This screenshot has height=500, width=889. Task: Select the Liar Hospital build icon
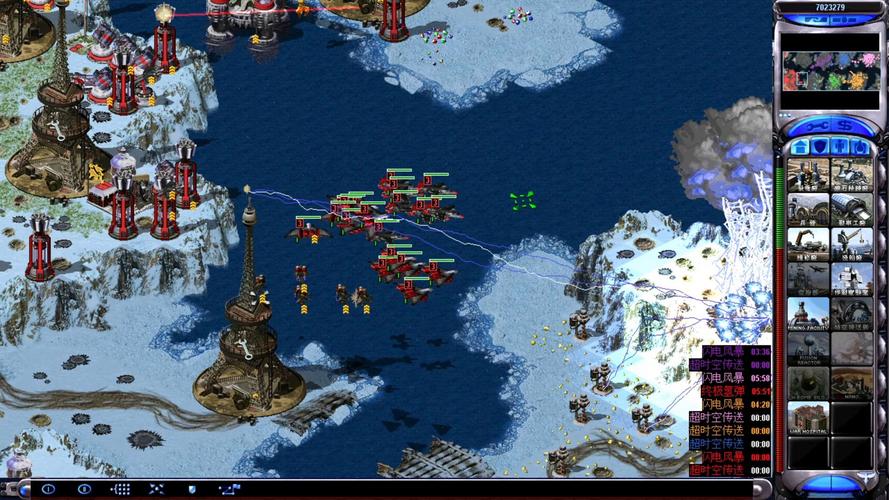[808, 417]
